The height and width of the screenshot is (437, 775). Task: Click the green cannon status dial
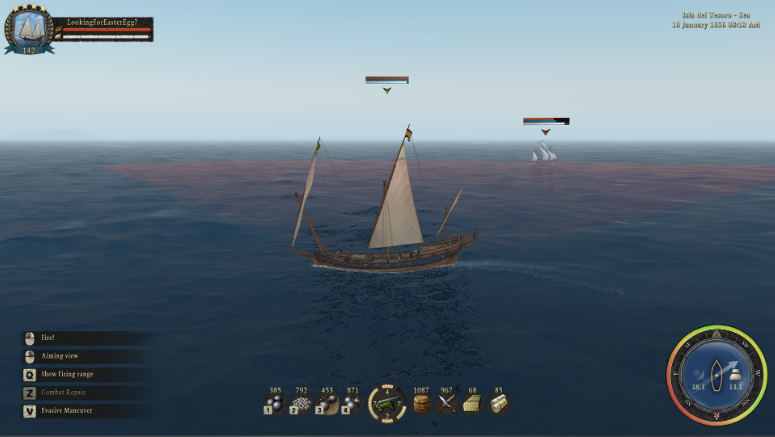point(387,403)
